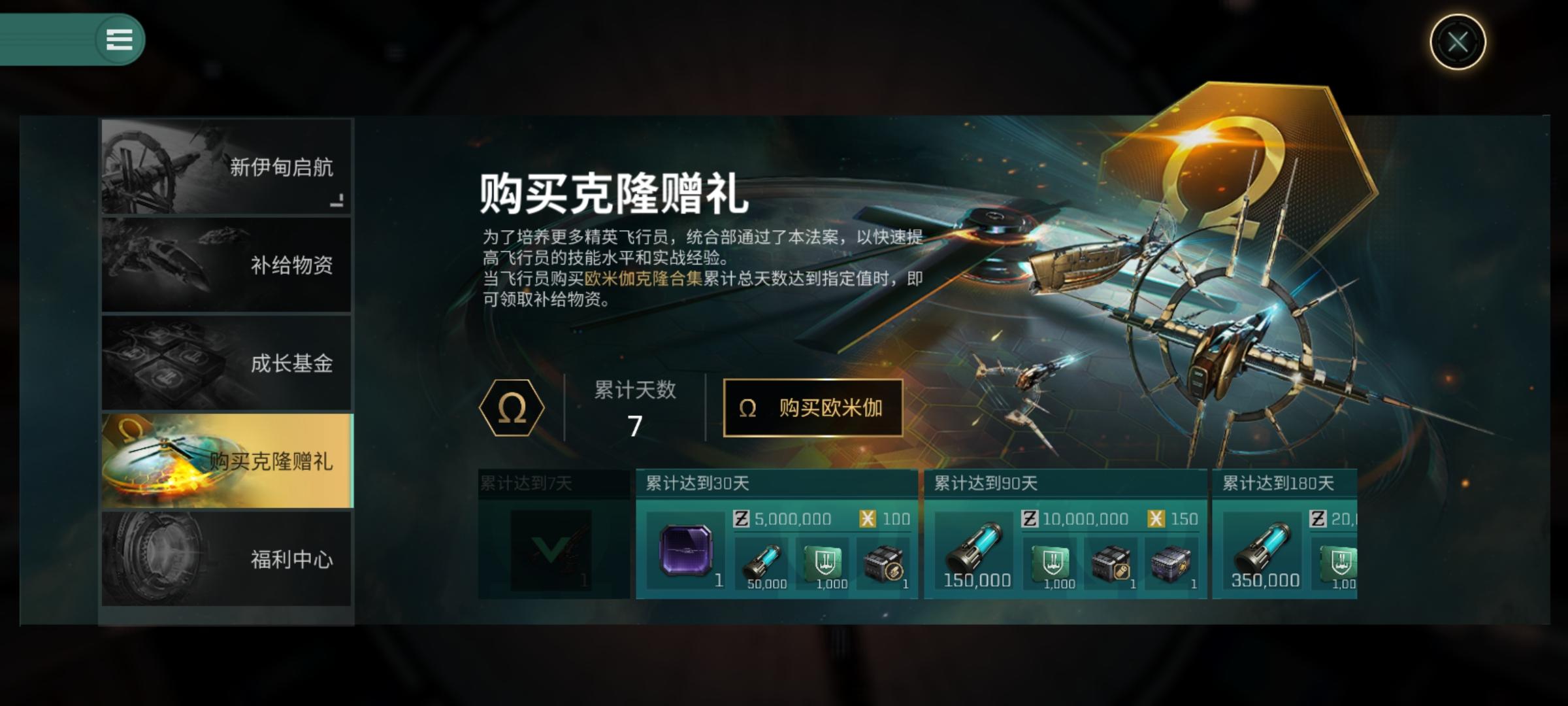Click the 补给物资 spaceship thumbnail image
The height and width of the screenshot is (706, 1568).
pos(160,261)
